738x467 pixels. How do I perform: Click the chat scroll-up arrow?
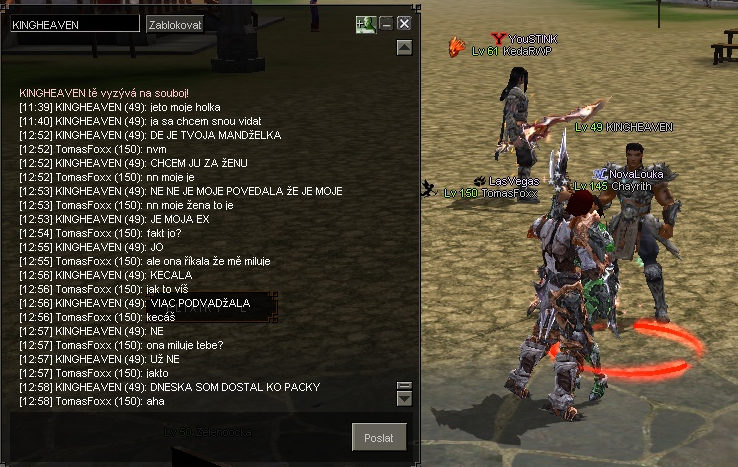click(x=404, y=46)
